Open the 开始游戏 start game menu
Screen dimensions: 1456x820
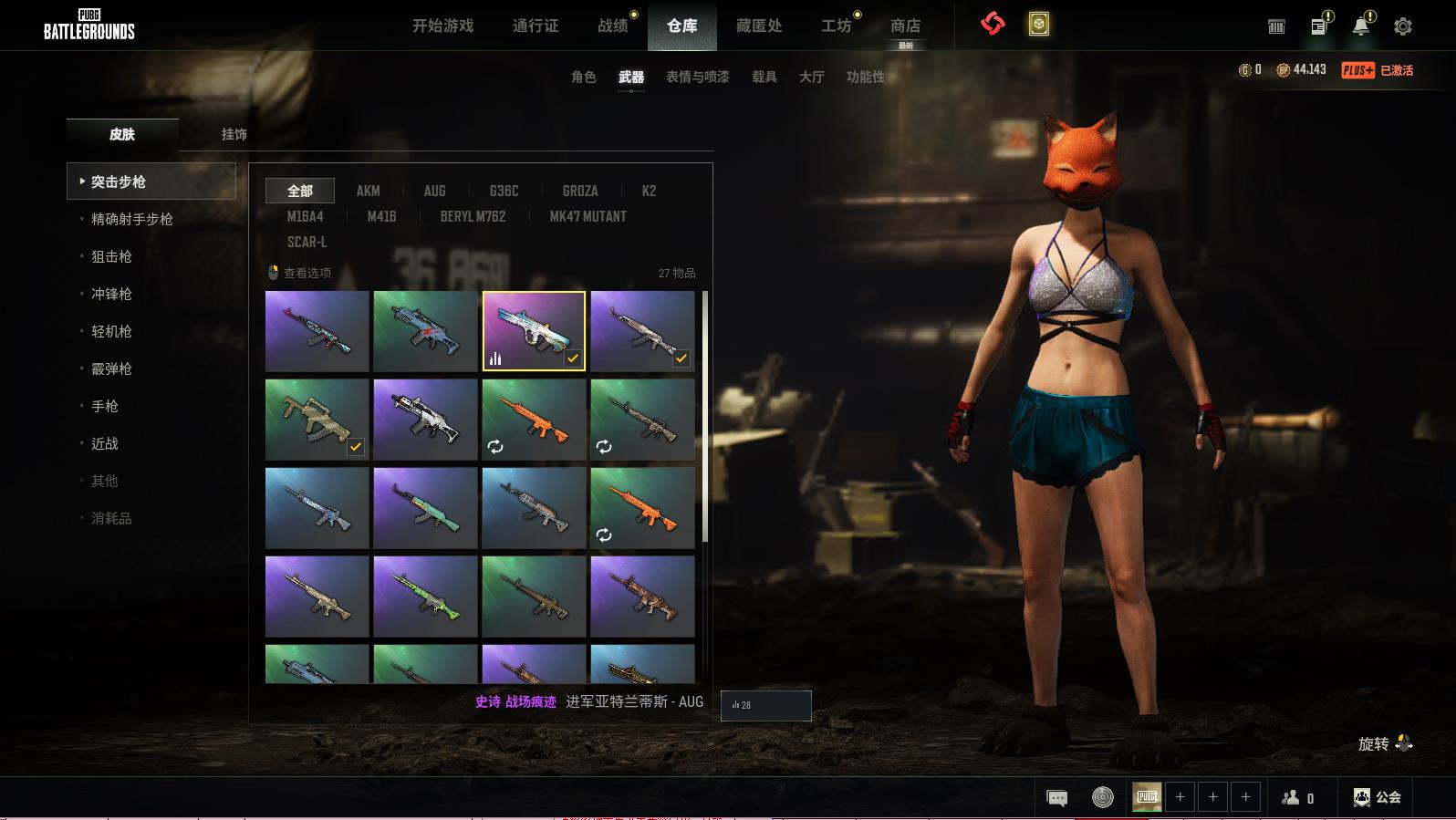click(442, 26)
